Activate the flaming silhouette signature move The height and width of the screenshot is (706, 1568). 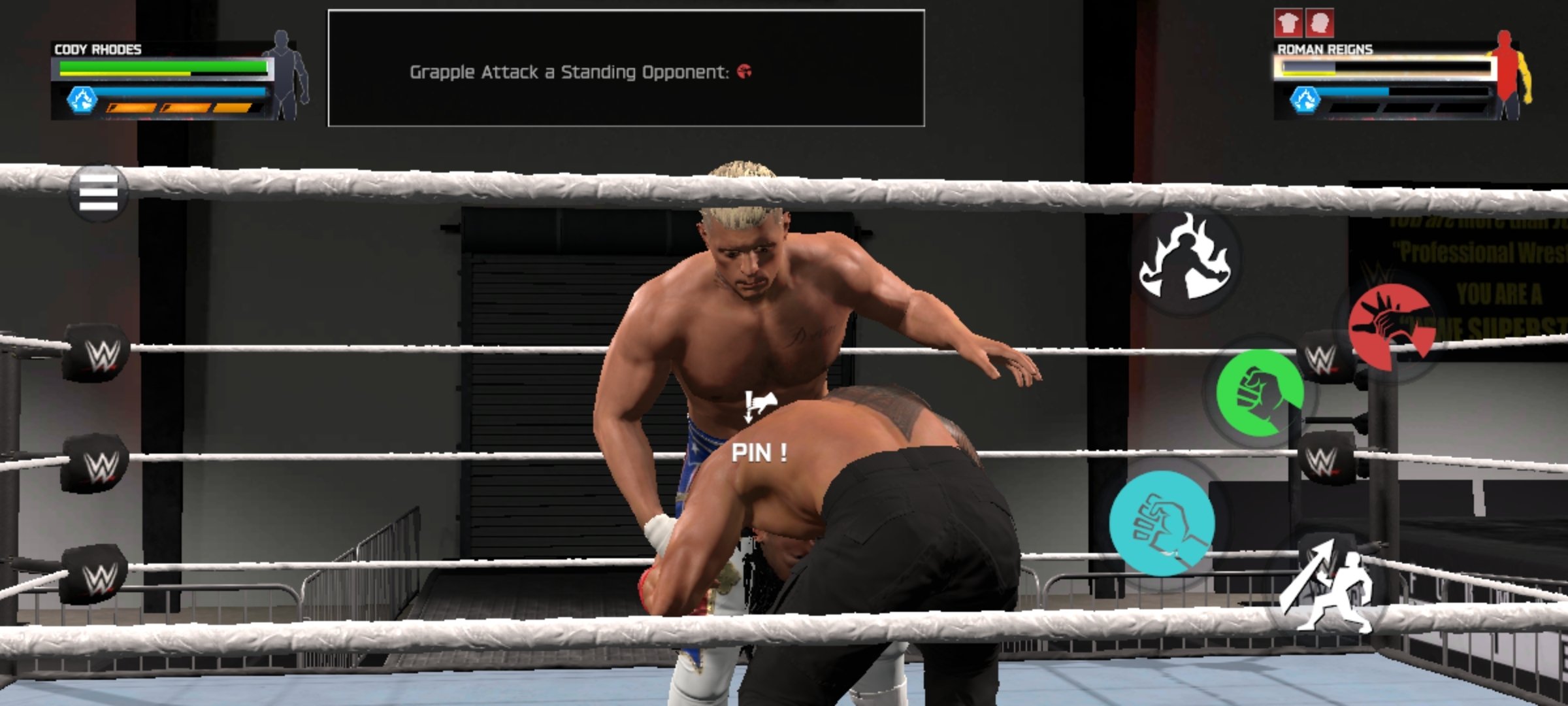(1184, 260)
